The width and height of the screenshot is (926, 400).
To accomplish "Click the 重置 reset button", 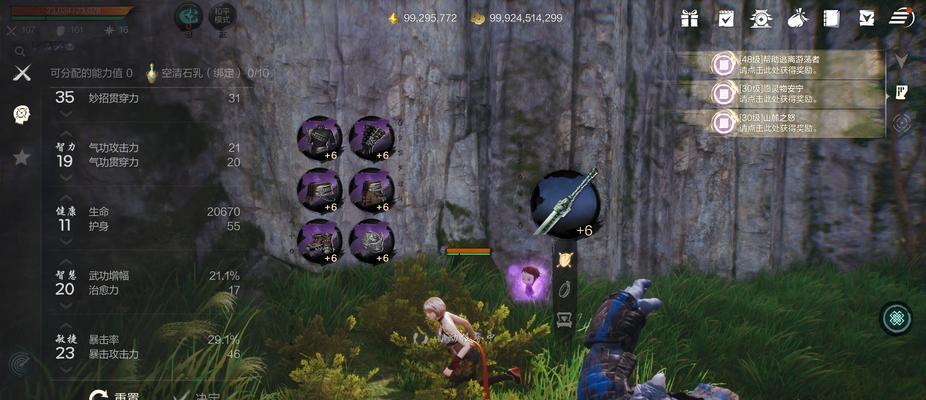I will [x=115, y=395].
